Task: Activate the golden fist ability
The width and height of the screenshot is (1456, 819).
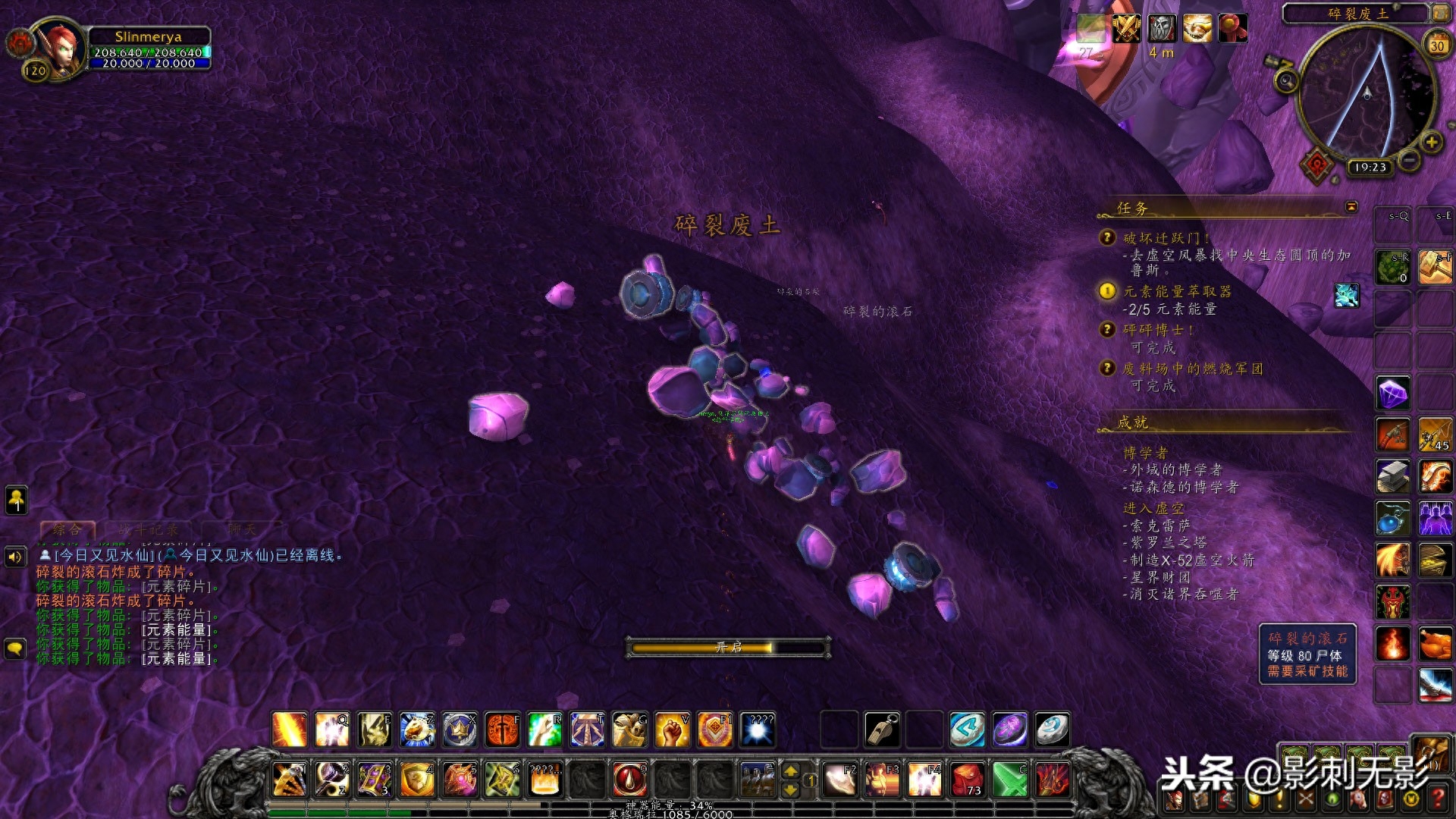Action: coord(672,730)
